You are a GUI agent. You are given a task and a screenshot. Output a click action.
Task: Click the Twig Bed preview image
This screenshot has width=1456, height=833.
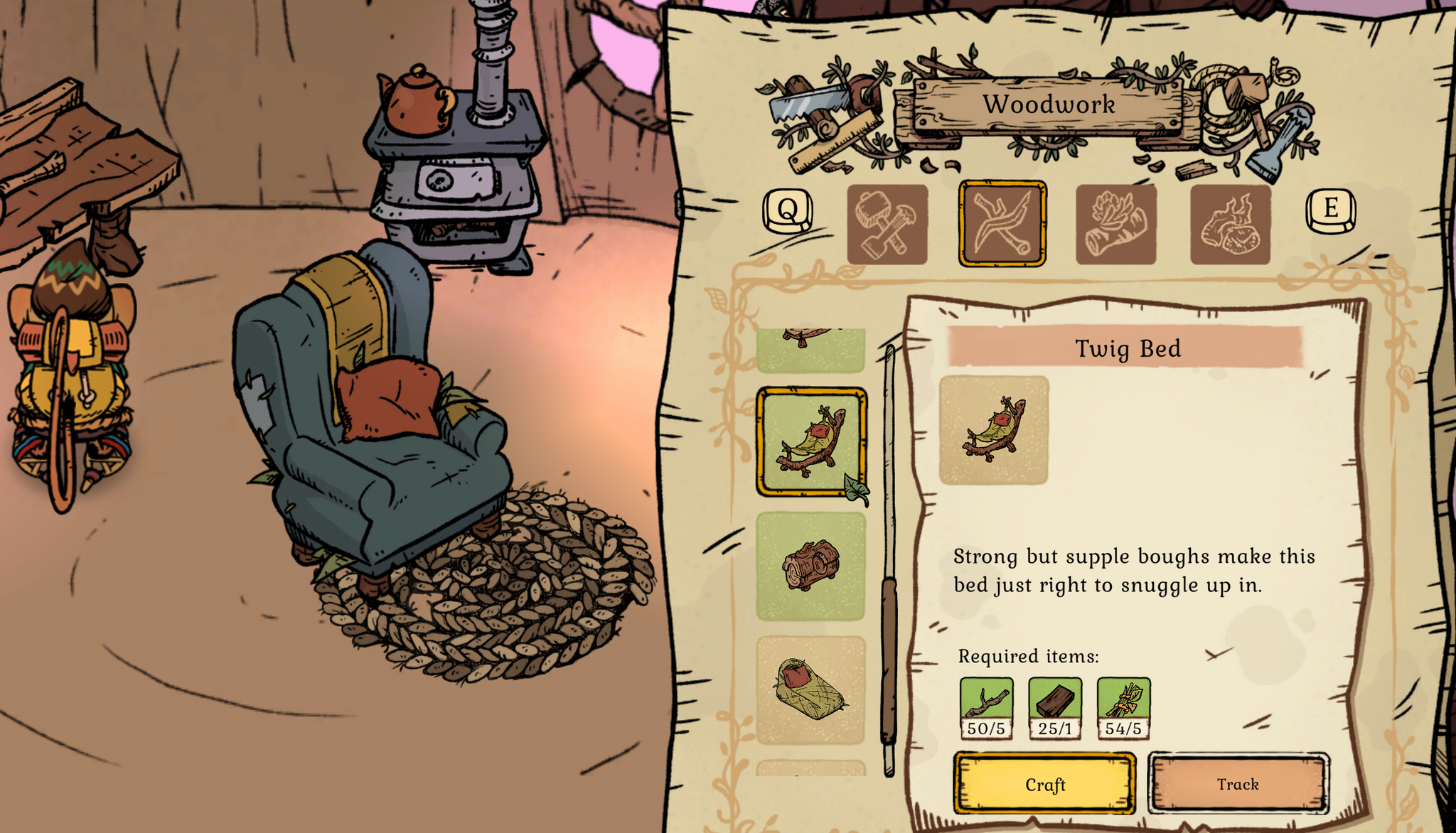pos(993,431)
